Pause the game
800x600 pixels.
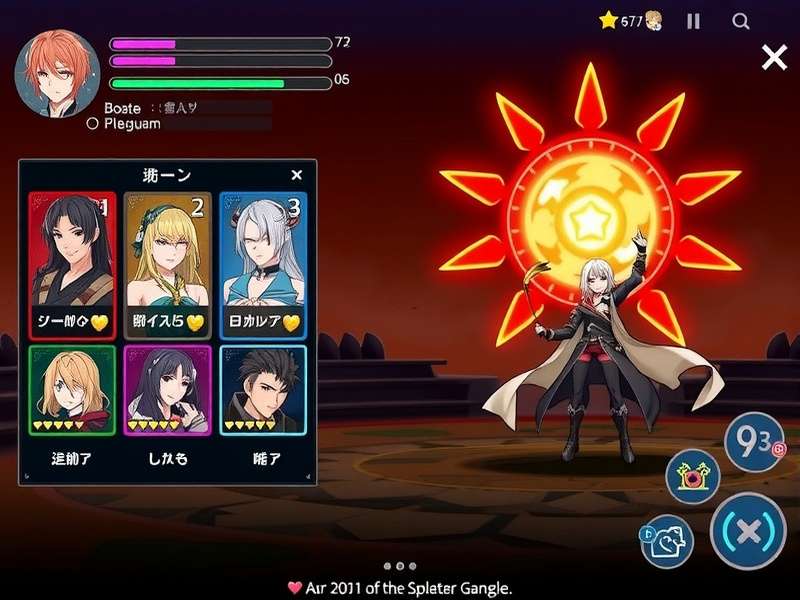point(693,21)
